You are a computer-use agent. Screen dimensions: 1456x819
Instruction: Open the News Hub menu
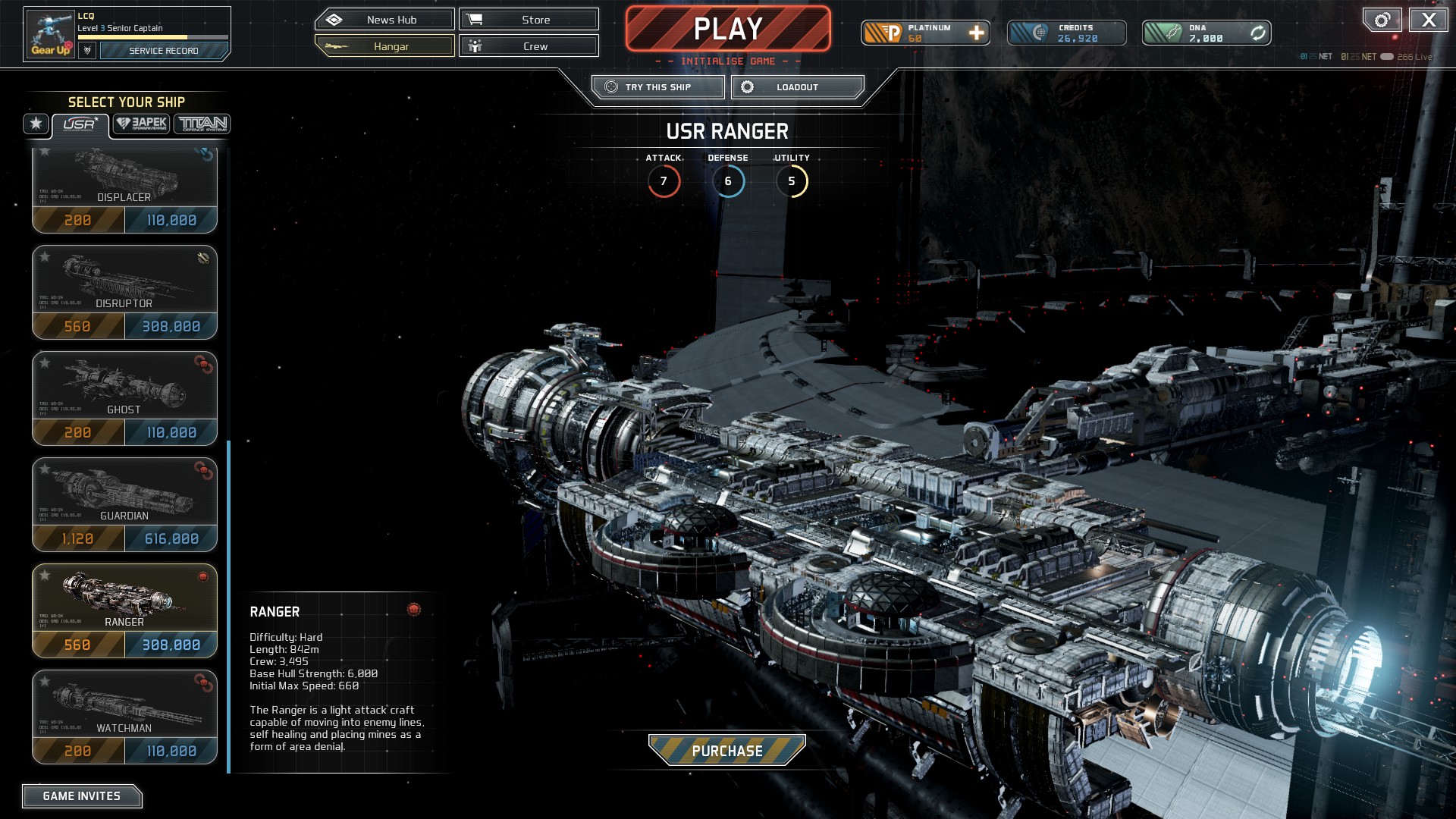tap(384, 20)
